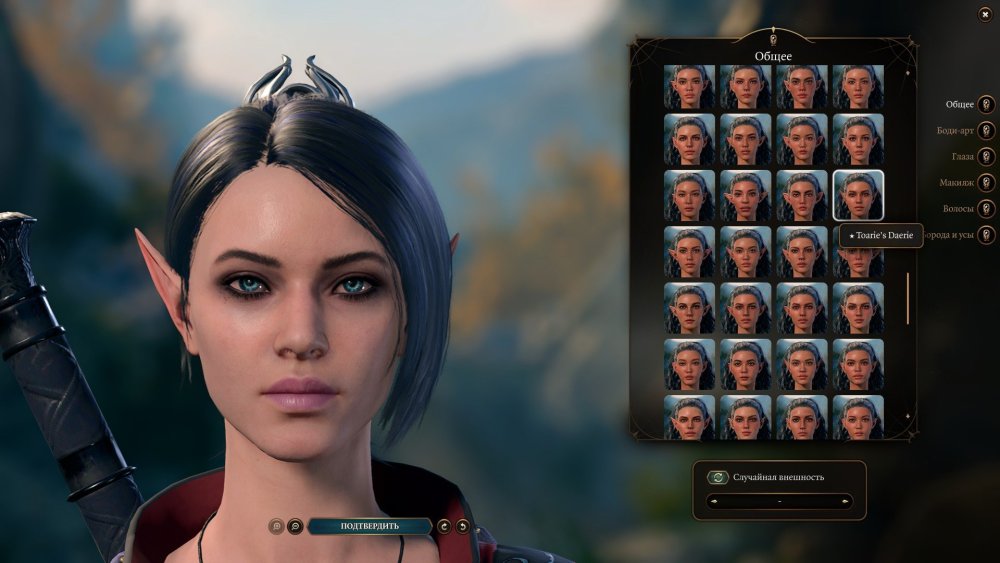Choose the highlighted Toarie's Daerie face preset

coord(858,195)
